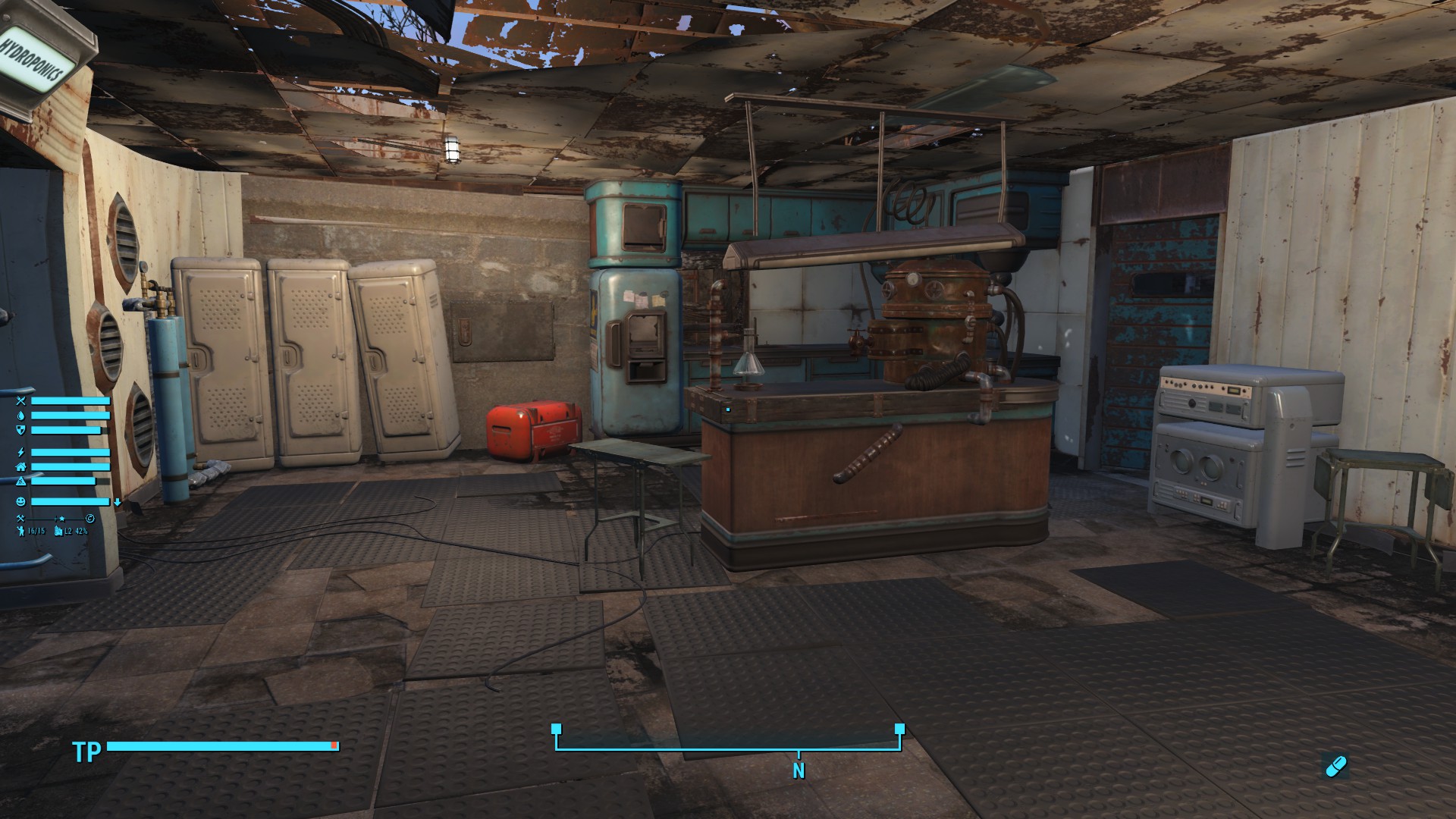Screen dimensions: 1456x819
Task: Select the power lightning bolt icon
Action: 20,453
